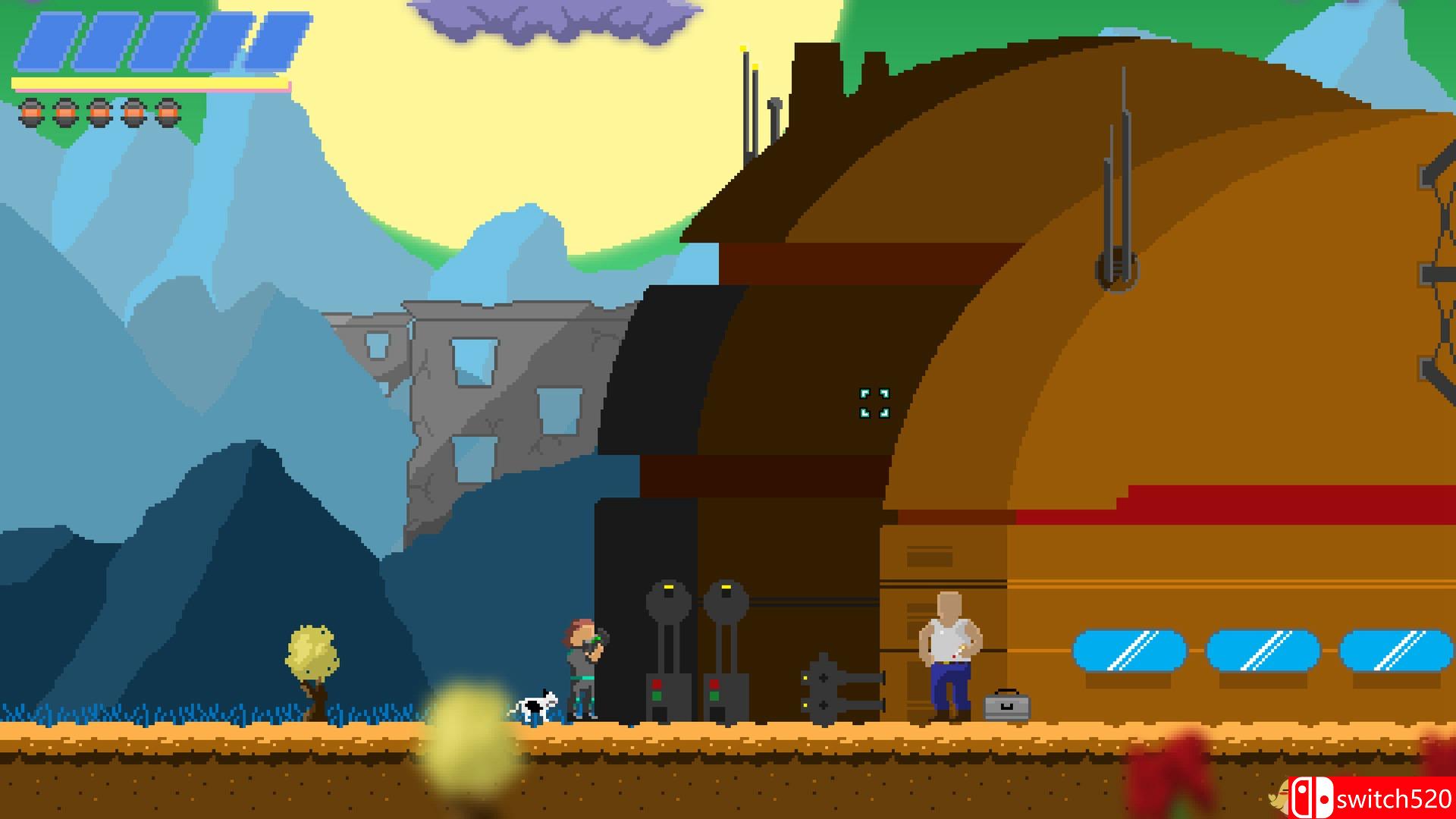Select the first blue energy cell in the HUD

point(47,39)
